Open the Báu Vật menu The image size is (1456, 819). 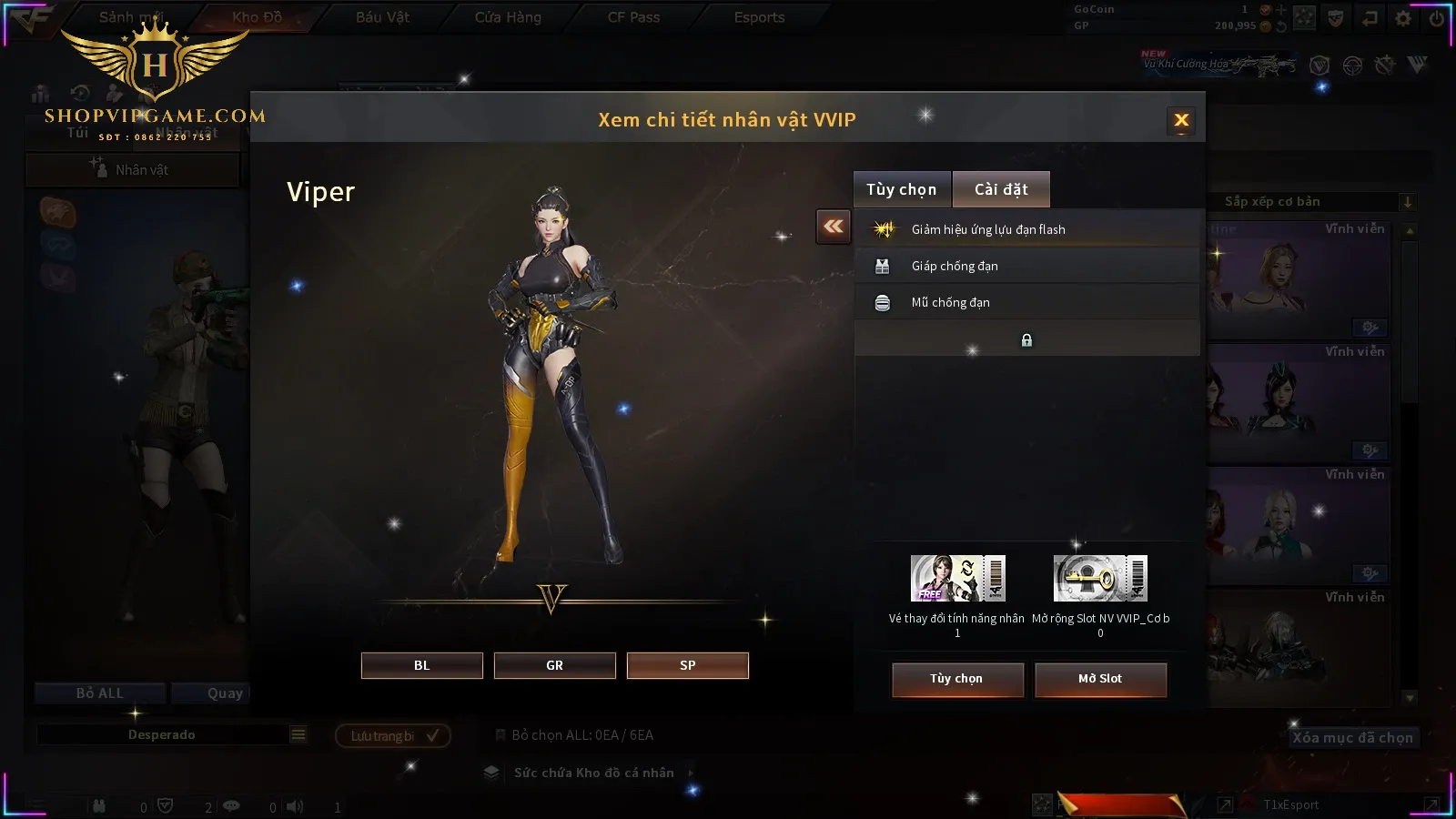tap(382, 17)
